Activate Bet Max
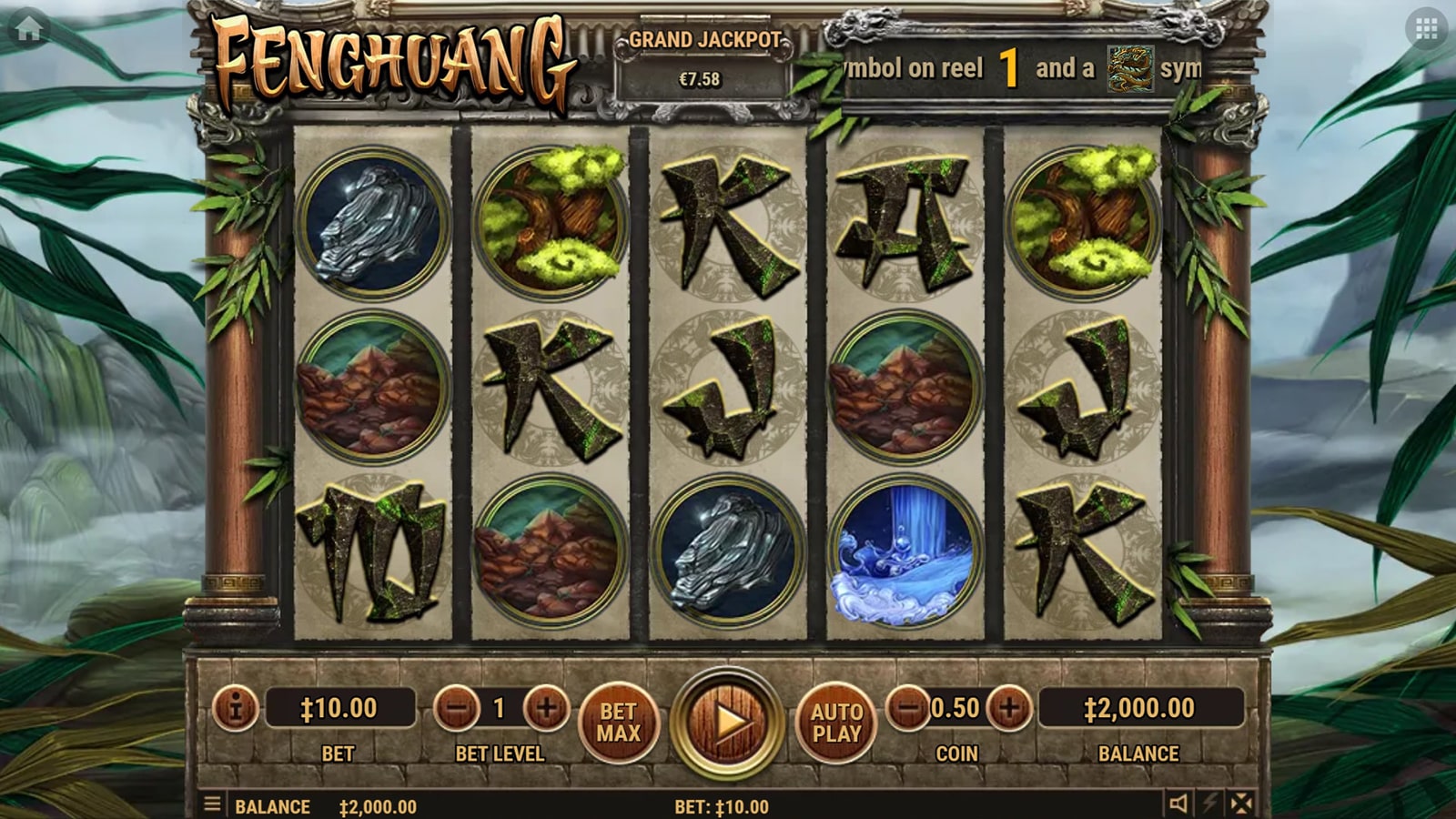Viewport: 1456px width, 819px height. tap(619, 723)
